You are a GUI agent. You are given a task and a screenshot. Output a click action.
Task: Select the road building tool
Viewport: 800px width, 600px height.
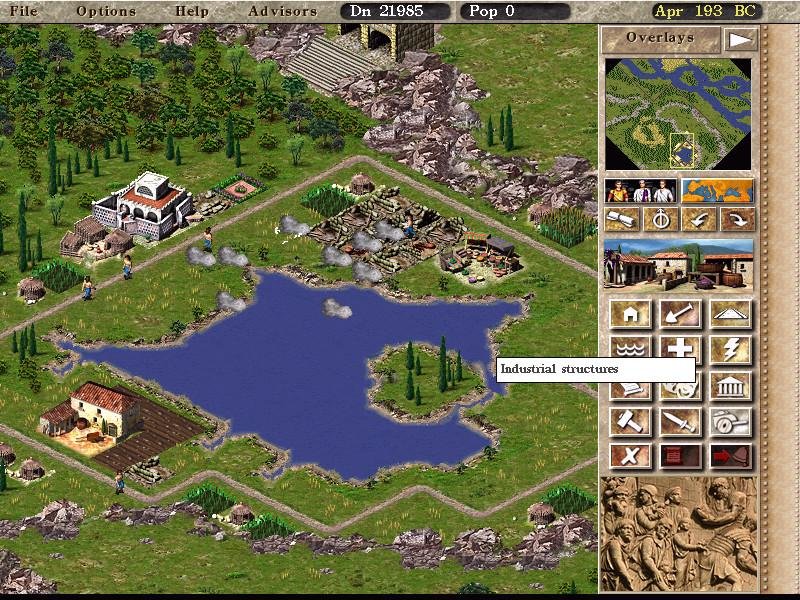coord(731,314)
